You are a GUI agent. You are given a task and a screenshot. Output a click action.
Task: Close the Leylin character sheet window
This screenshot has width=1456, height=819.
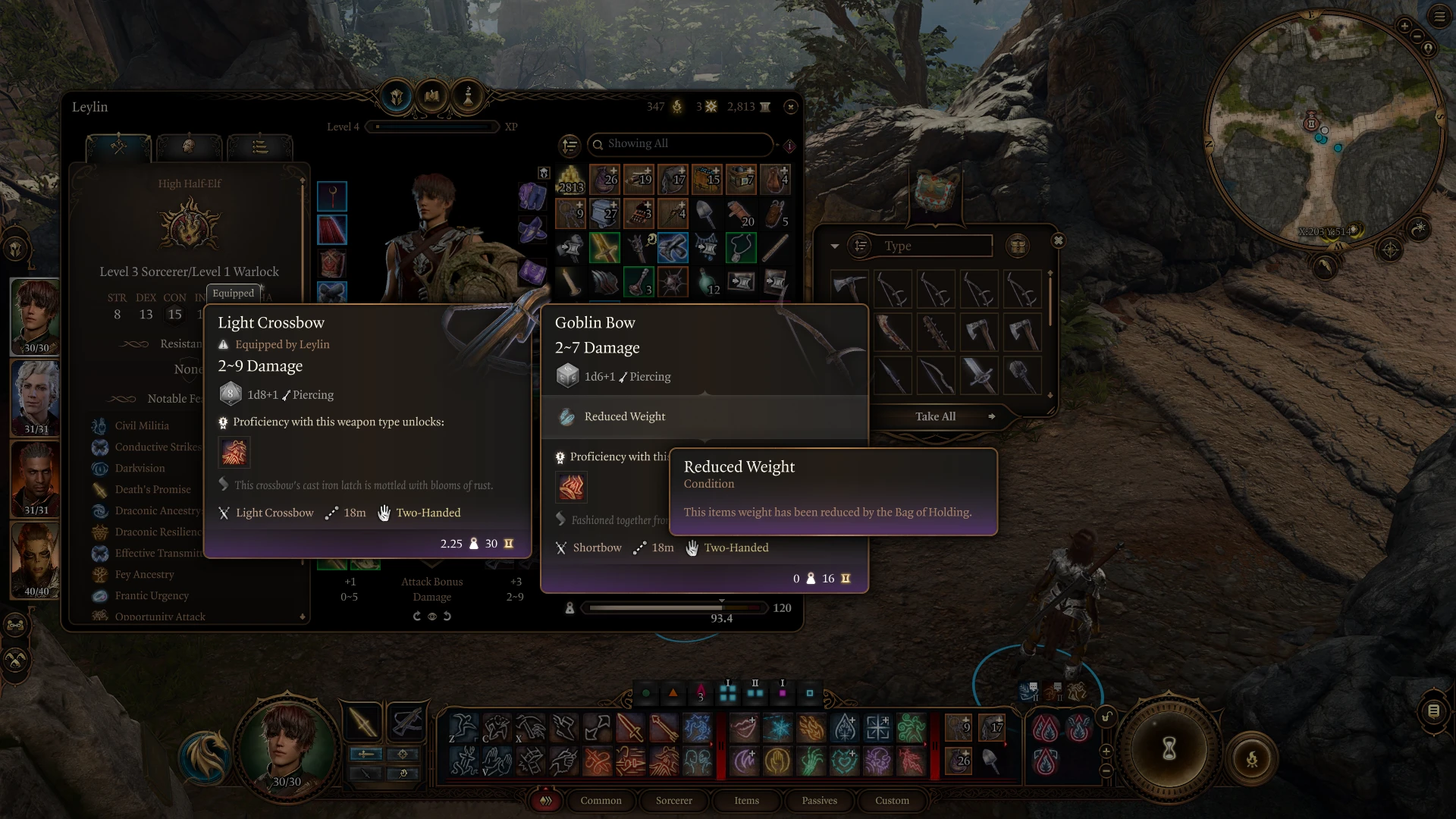click(x=791, y=107)
